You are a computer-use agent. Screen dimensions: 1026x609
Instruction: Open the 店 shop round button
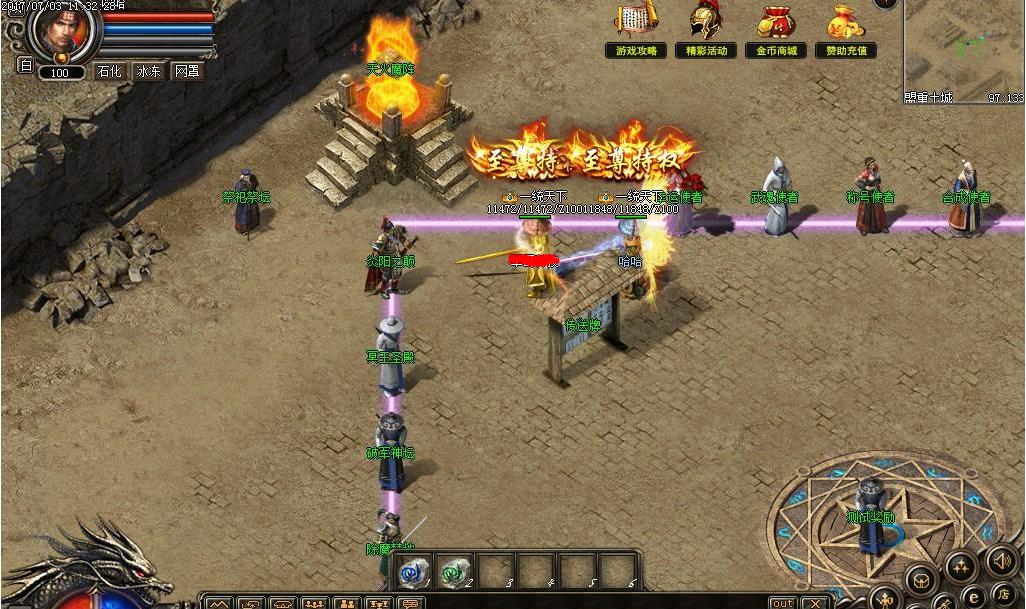[x=1002, y=596]
